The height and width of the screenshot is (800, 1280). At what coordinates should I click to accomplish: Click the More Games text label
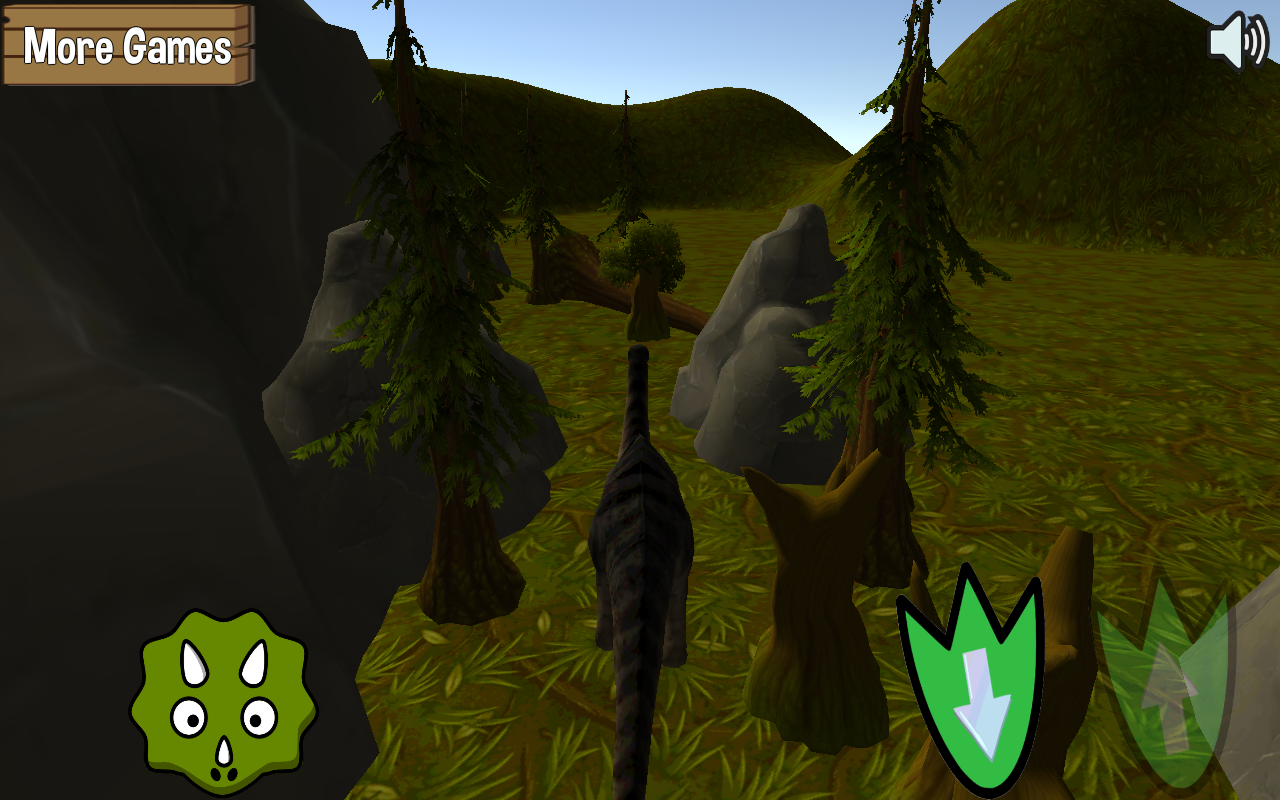click(127, 44)
